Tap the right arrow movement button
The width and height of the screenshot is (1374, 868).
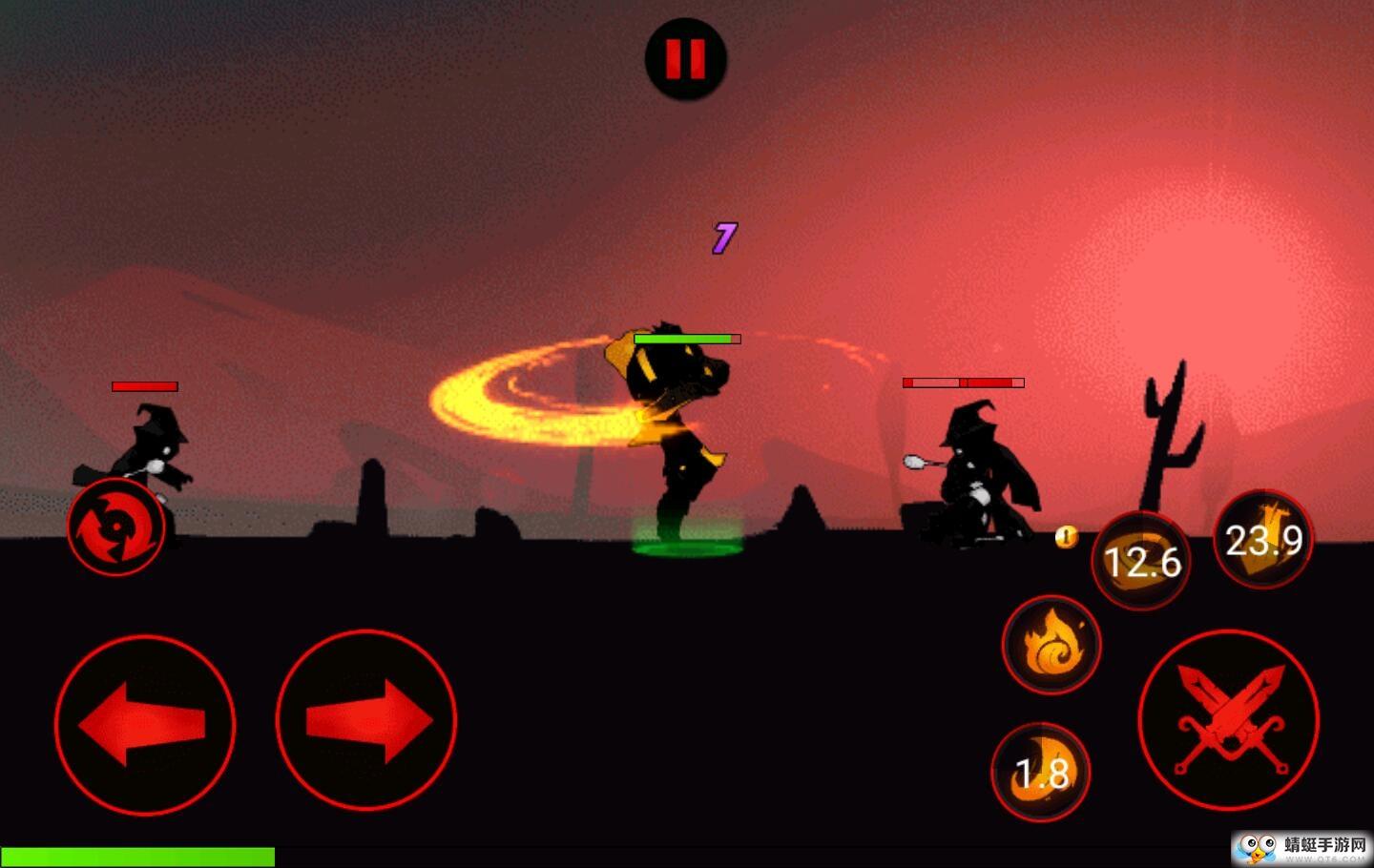(366, 721)
